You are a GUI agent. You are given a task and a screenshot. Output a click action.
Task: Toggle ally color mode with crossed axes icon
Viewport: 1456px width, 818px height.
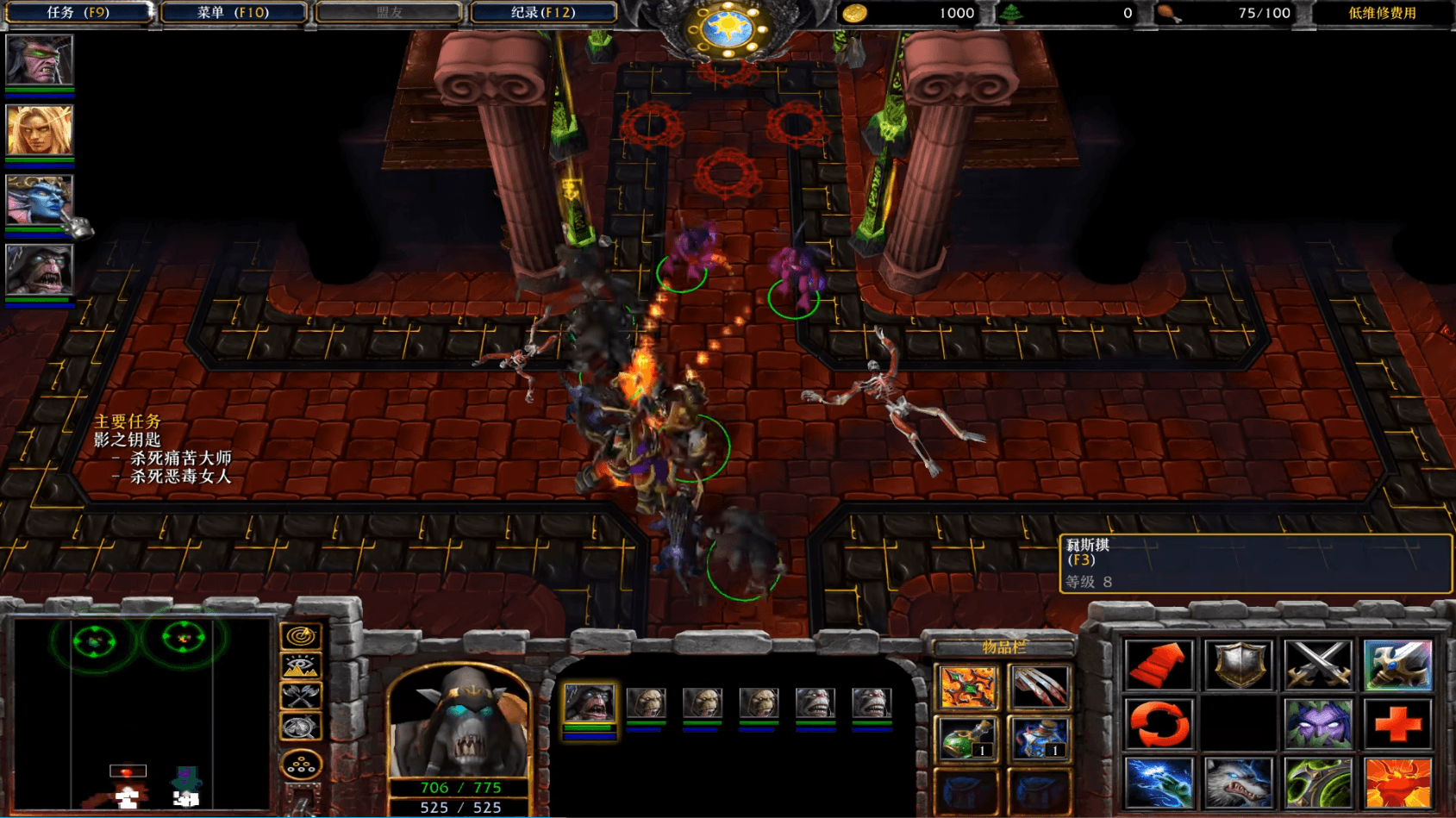(300, 696)
